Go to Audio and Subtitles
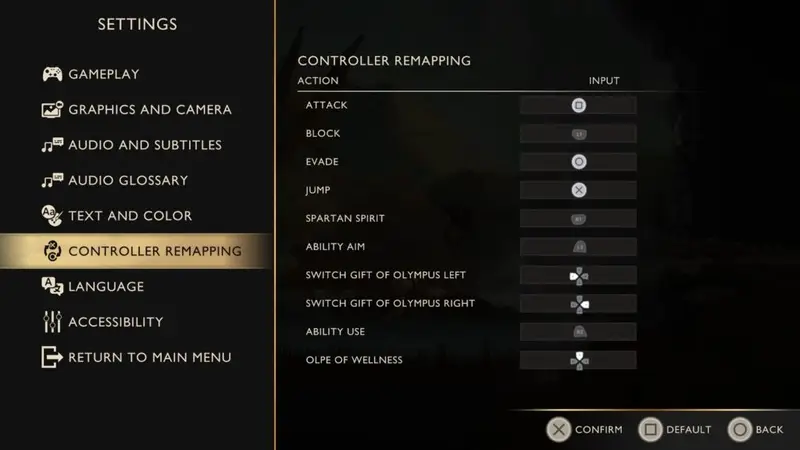 coord(144,145)
